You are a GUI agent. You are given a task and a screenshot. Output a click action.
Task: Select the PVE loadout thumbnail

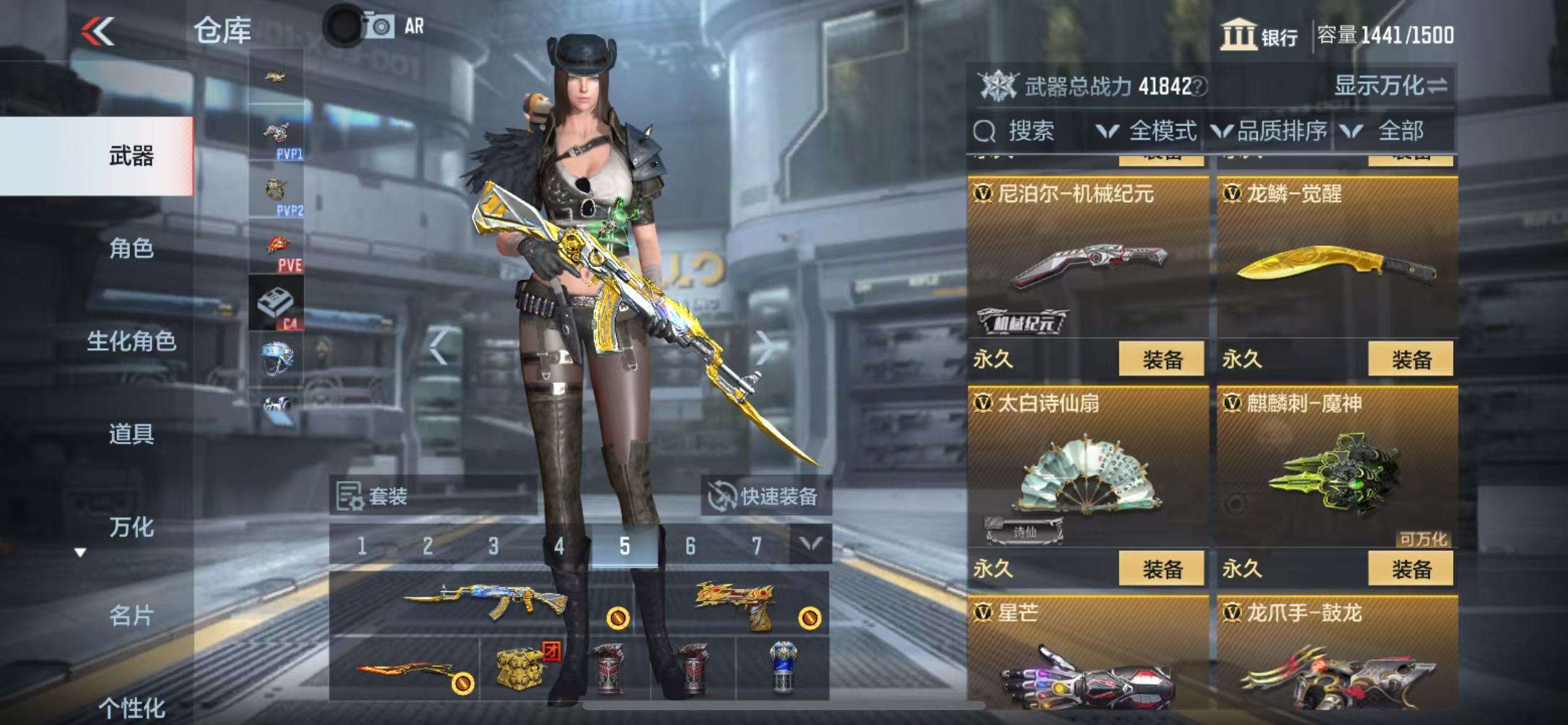pos(276,248)
